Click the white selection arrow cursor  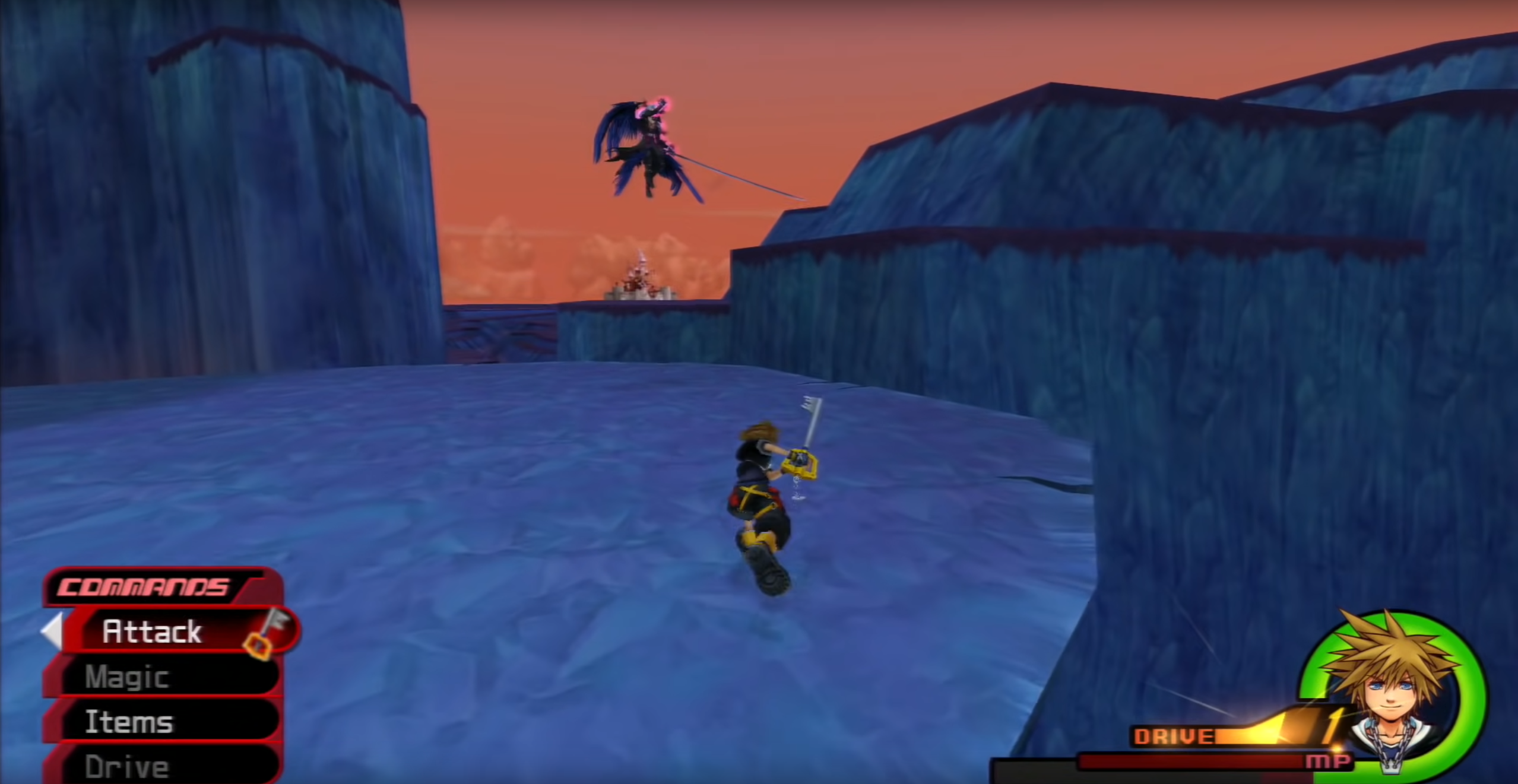(x=53, y=631)
